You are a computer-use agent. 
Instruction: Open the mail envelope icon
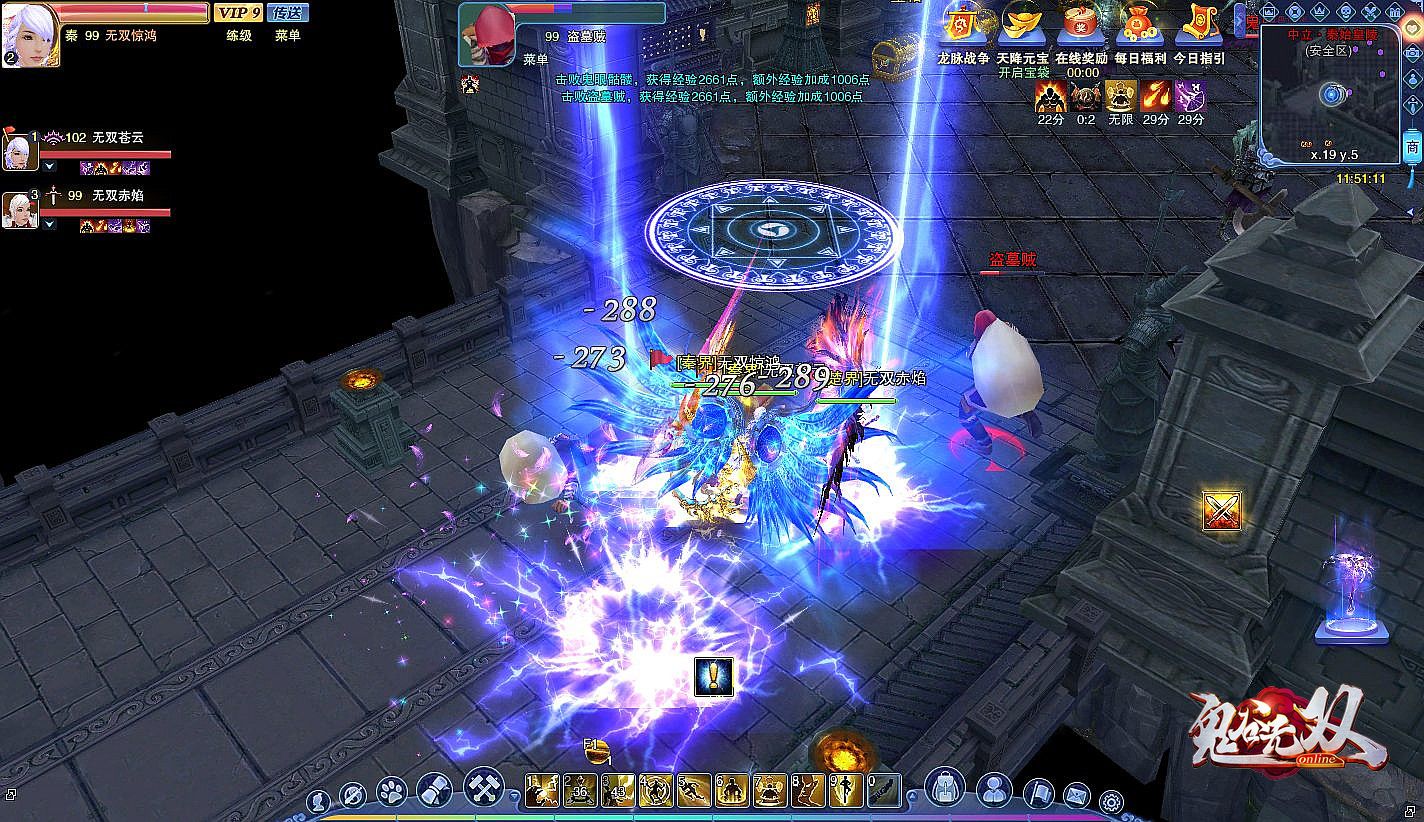tap(1076, 796)
